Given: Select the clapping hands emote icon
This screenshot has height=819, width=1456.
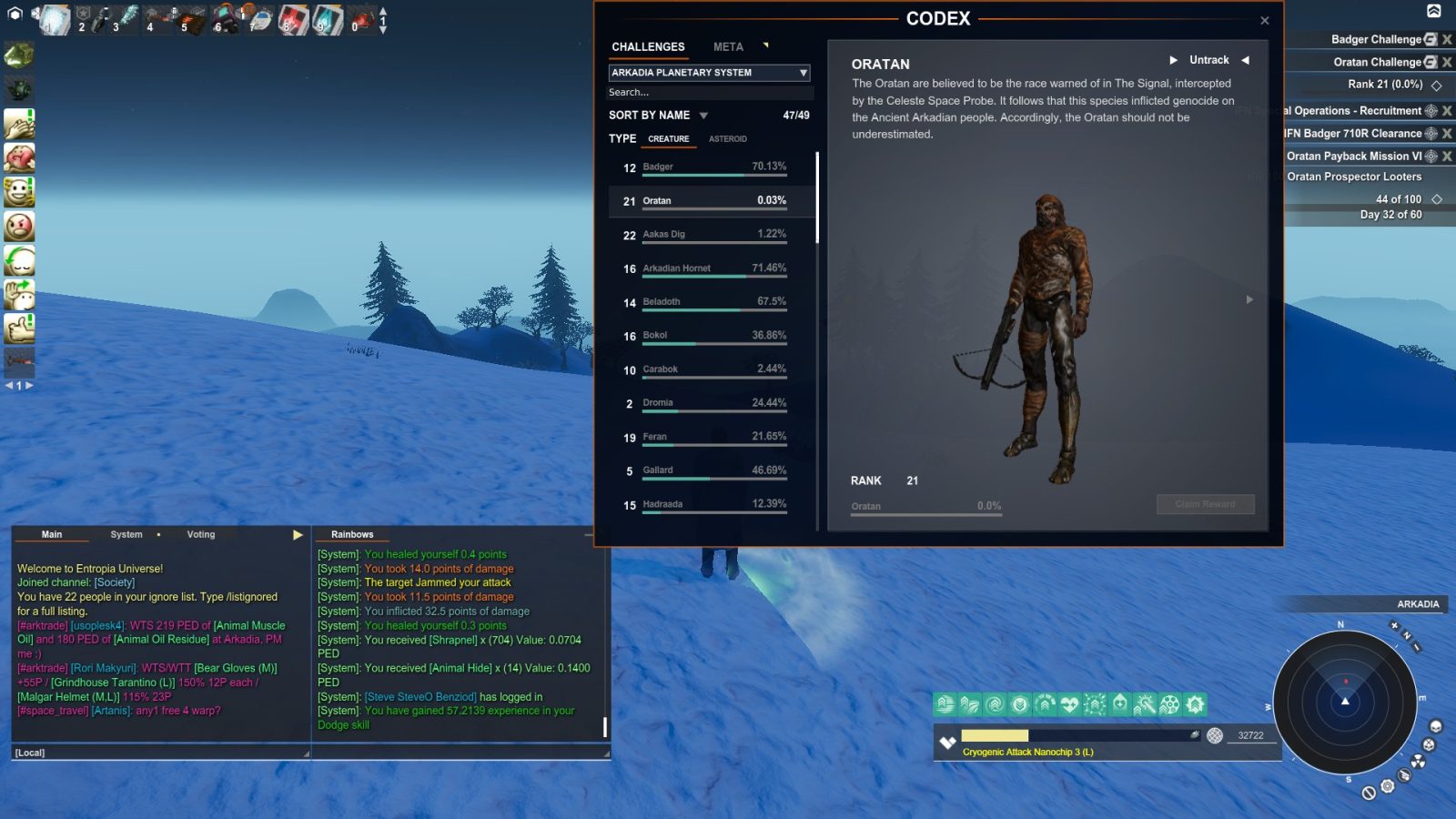Looking at the screenshot, I should tap(20, 123).
